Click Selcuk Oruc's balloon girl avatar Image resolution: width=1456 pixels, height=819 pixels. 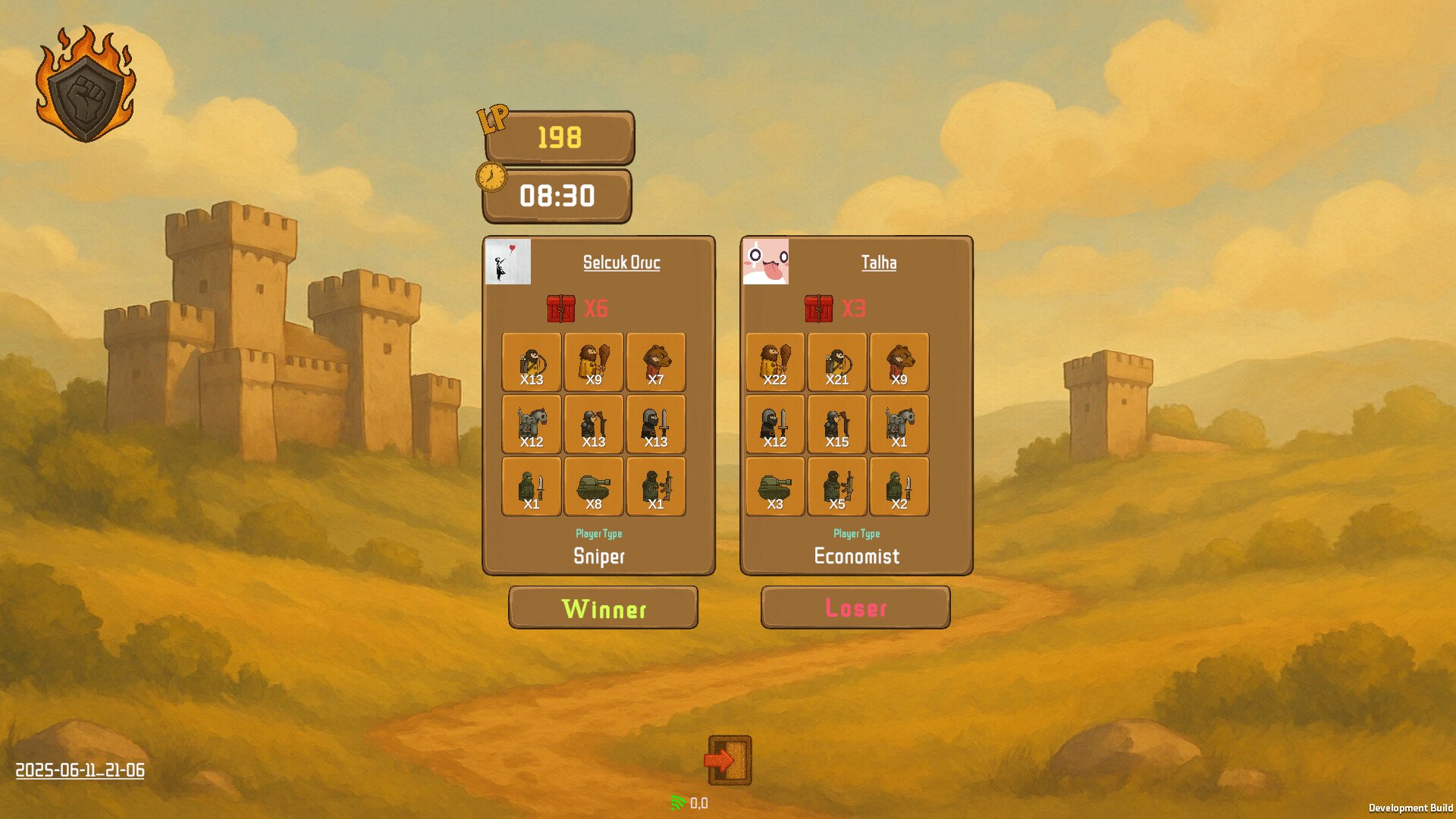click(x=508, y=262)
